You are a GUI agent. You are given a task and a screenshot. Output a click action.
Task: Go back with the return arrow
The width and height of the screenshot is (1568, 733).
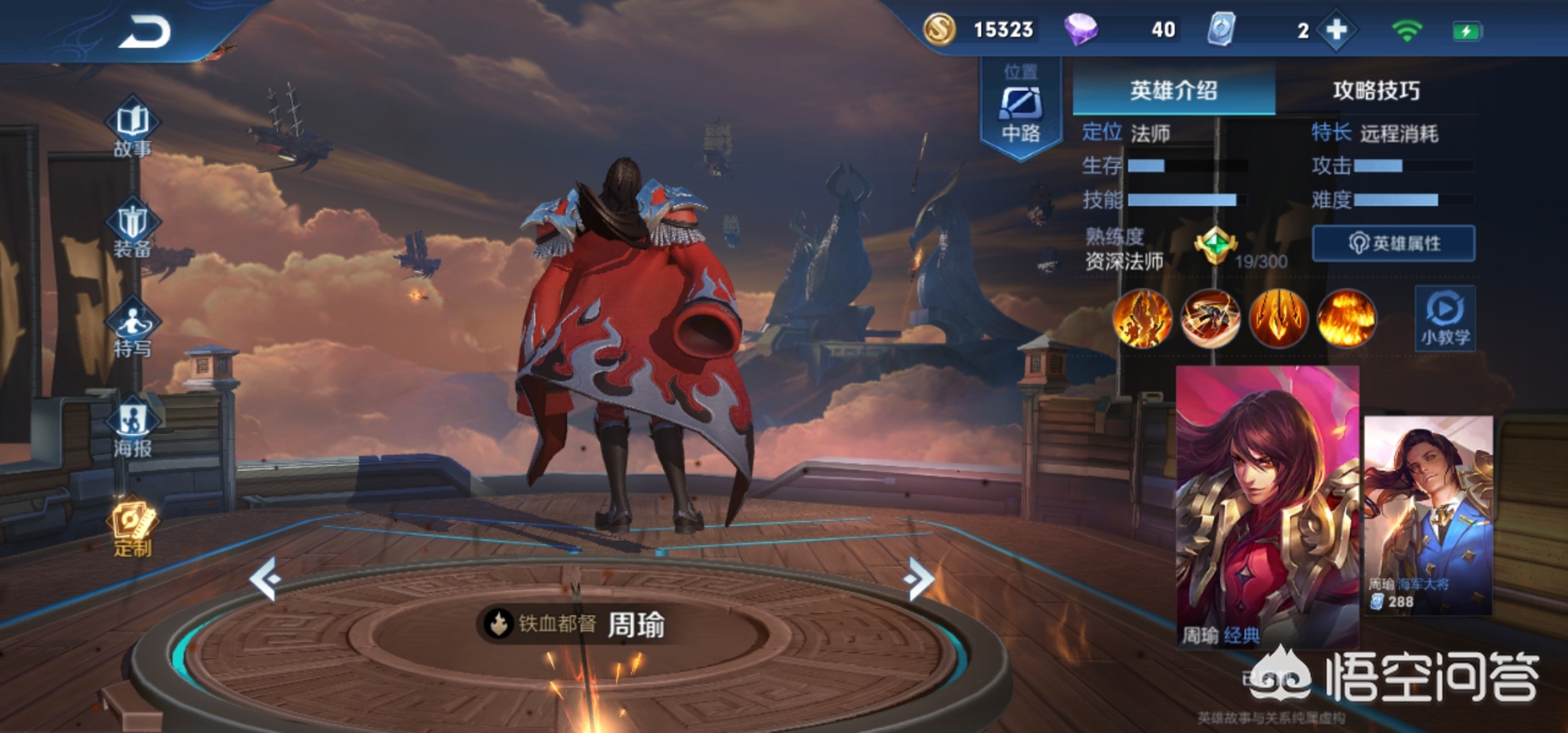145,33
